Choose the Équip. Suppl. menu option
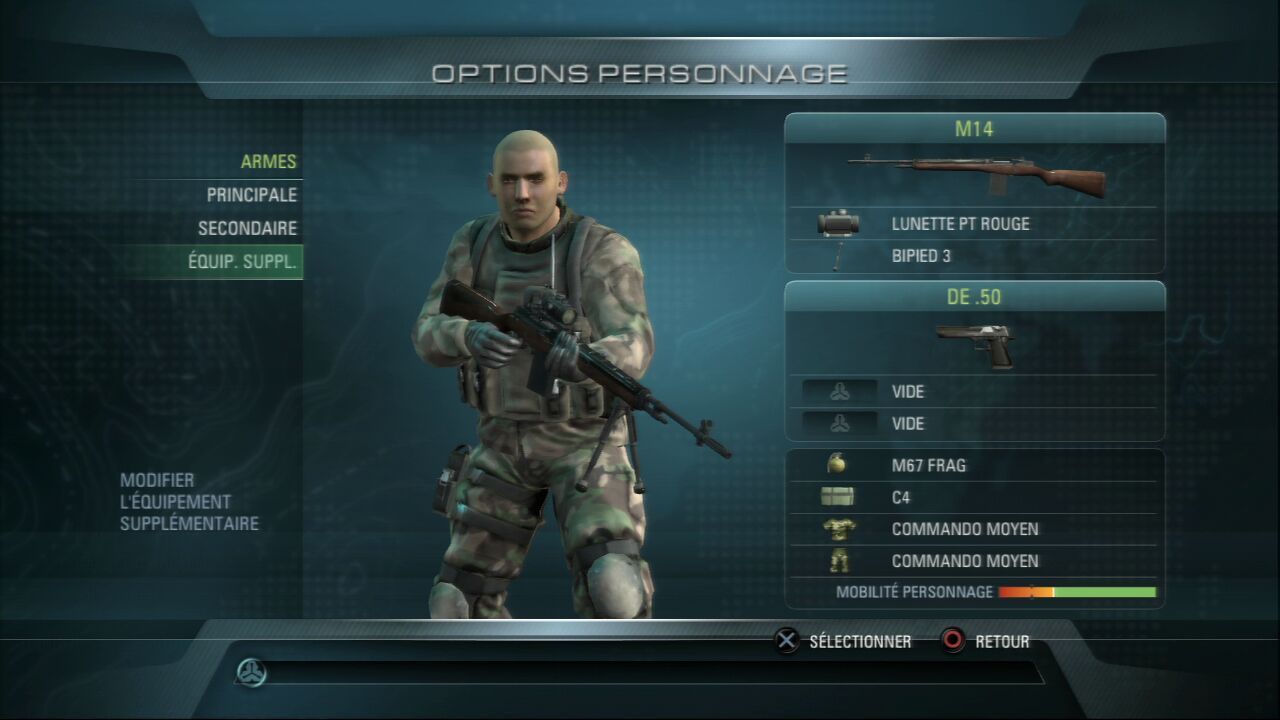The image size is (1280, 720). coord(242,262)
